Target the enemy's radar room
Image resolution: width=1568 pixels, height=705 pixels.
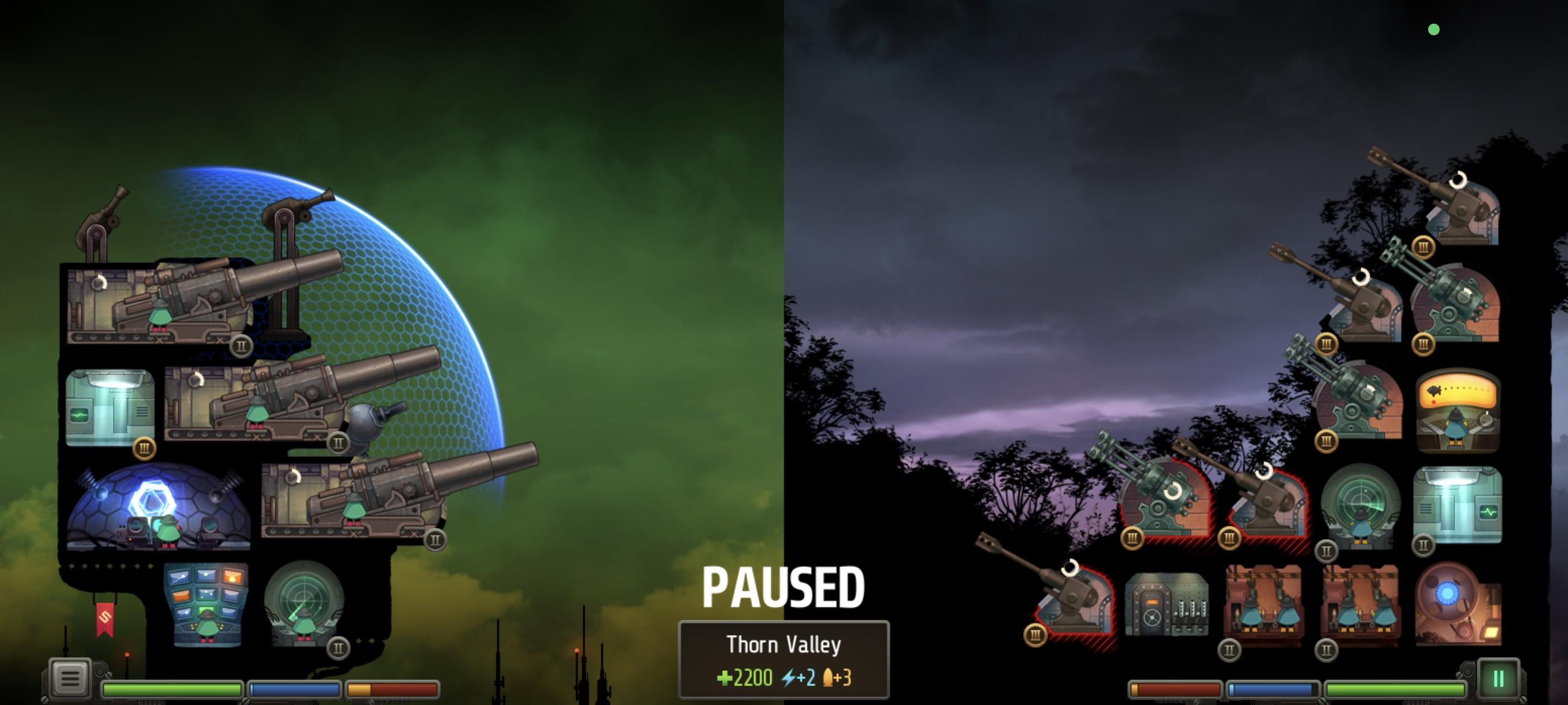click(x=1360, y=506)
